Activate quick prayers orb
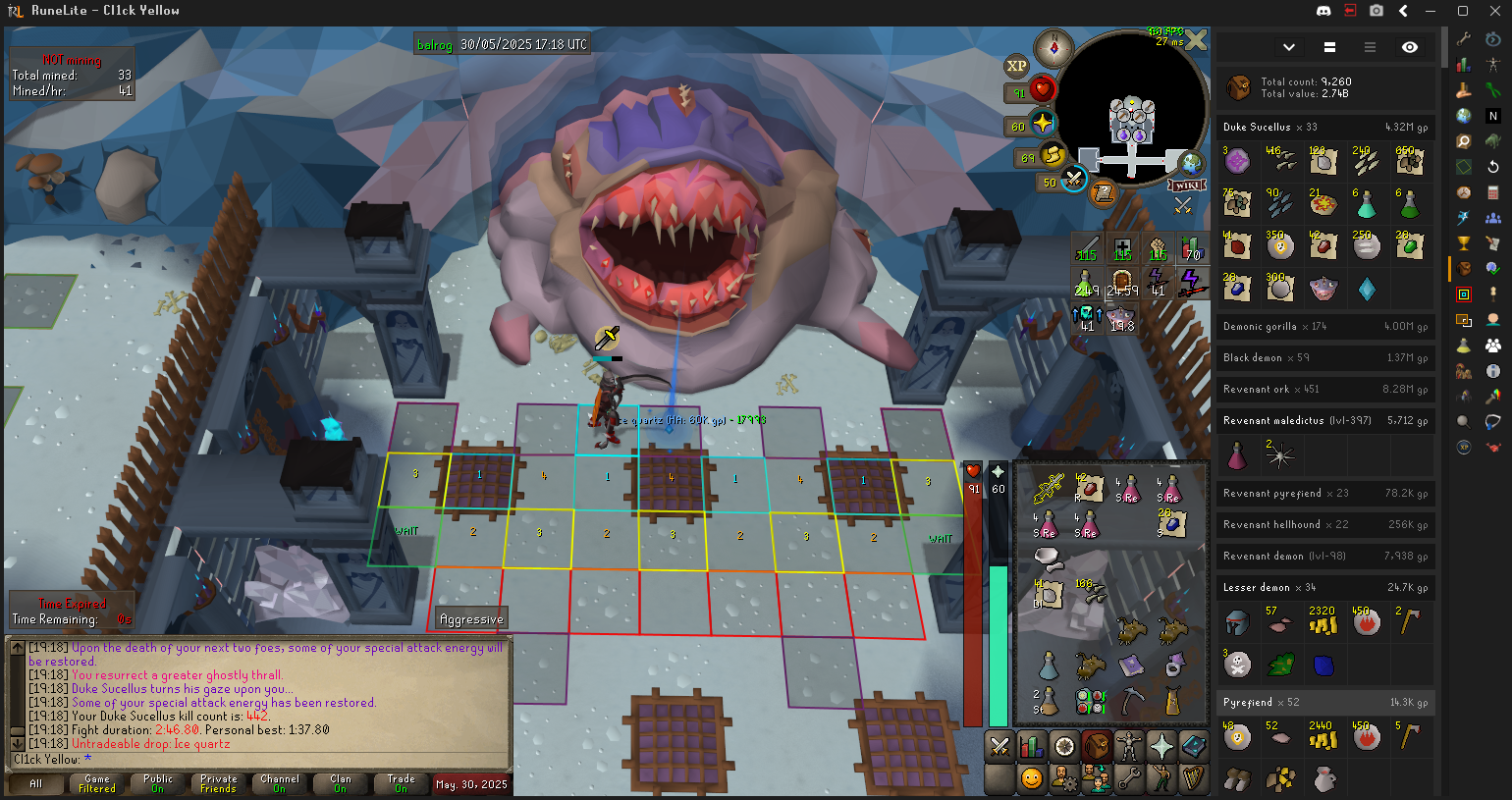Image resolution: width=1512 pixels, height=800 pixels. point(1042,125)
